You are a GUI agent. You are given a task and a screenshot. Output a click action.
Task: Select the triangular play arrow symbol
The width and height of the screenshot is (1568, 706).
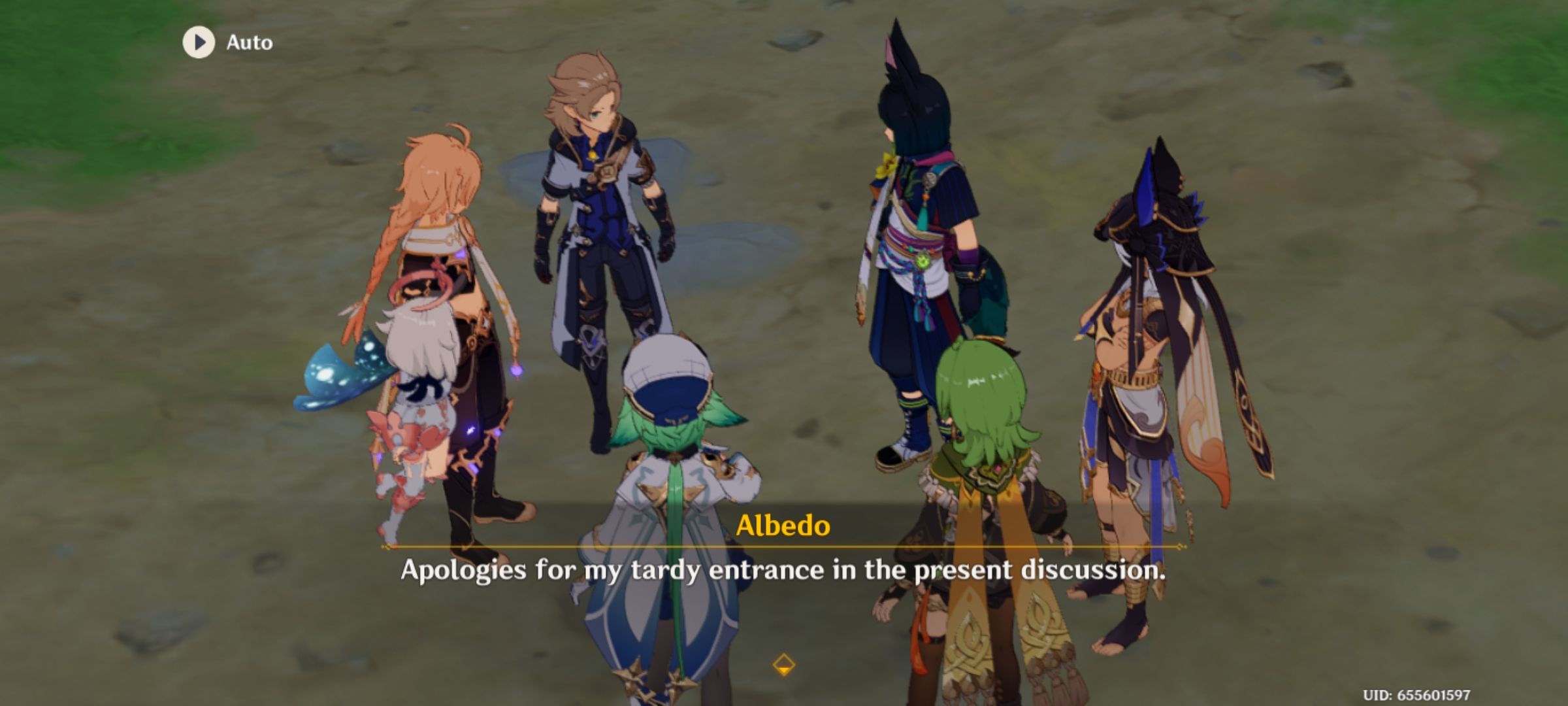click(200, 43)
